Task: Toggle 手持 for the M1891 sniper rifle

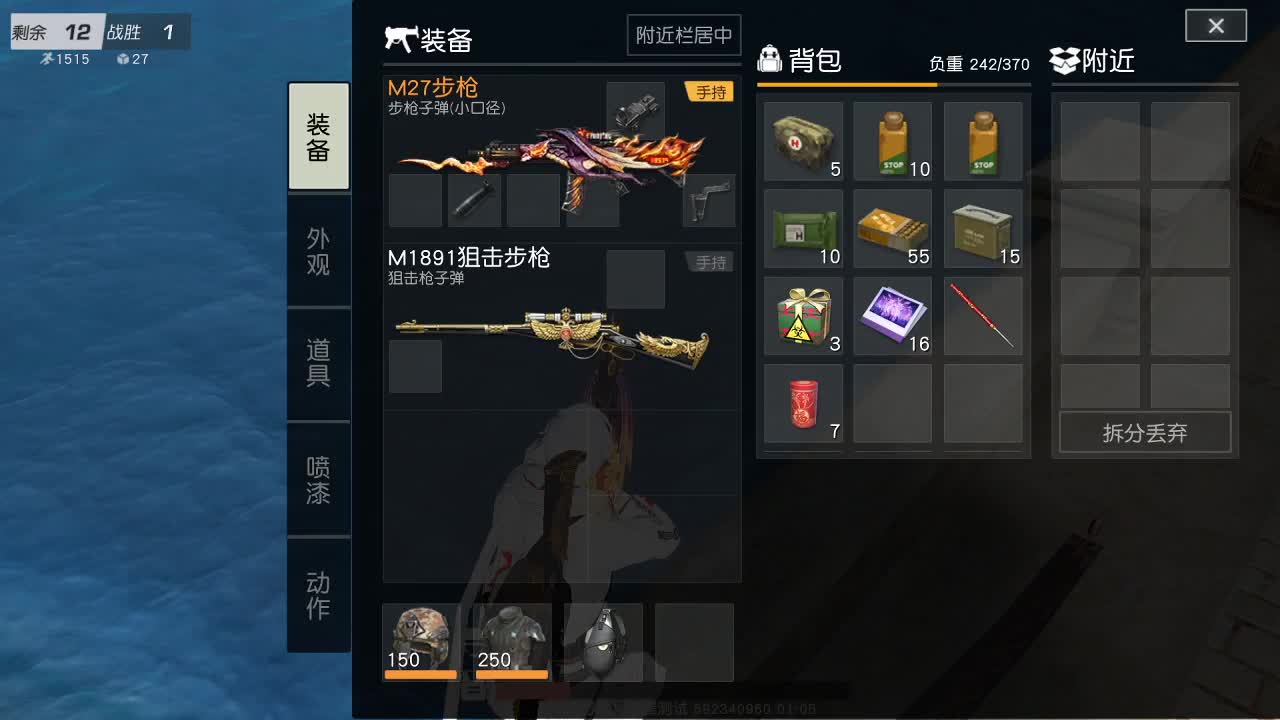Action: (x=710, y=262)
